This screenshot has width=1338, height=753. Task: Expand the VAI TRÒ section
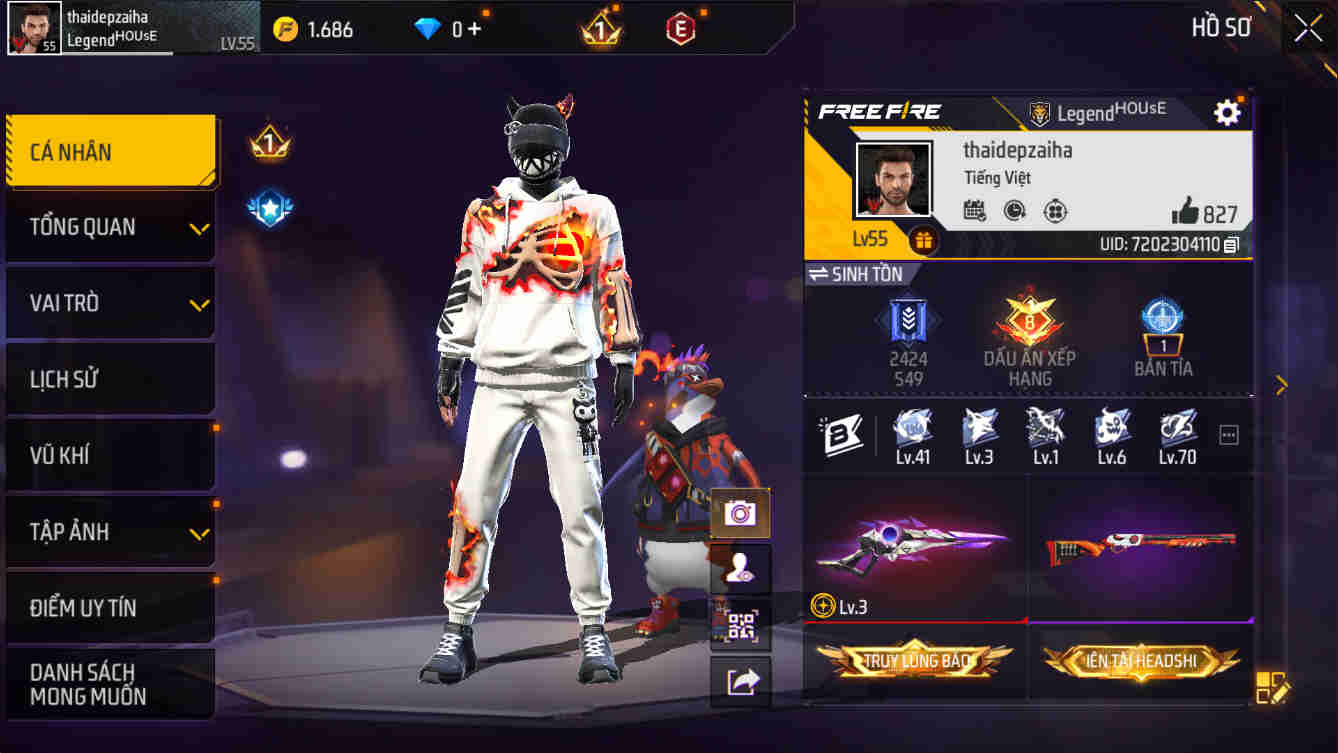pyautogui.click(x=110, y=303)
